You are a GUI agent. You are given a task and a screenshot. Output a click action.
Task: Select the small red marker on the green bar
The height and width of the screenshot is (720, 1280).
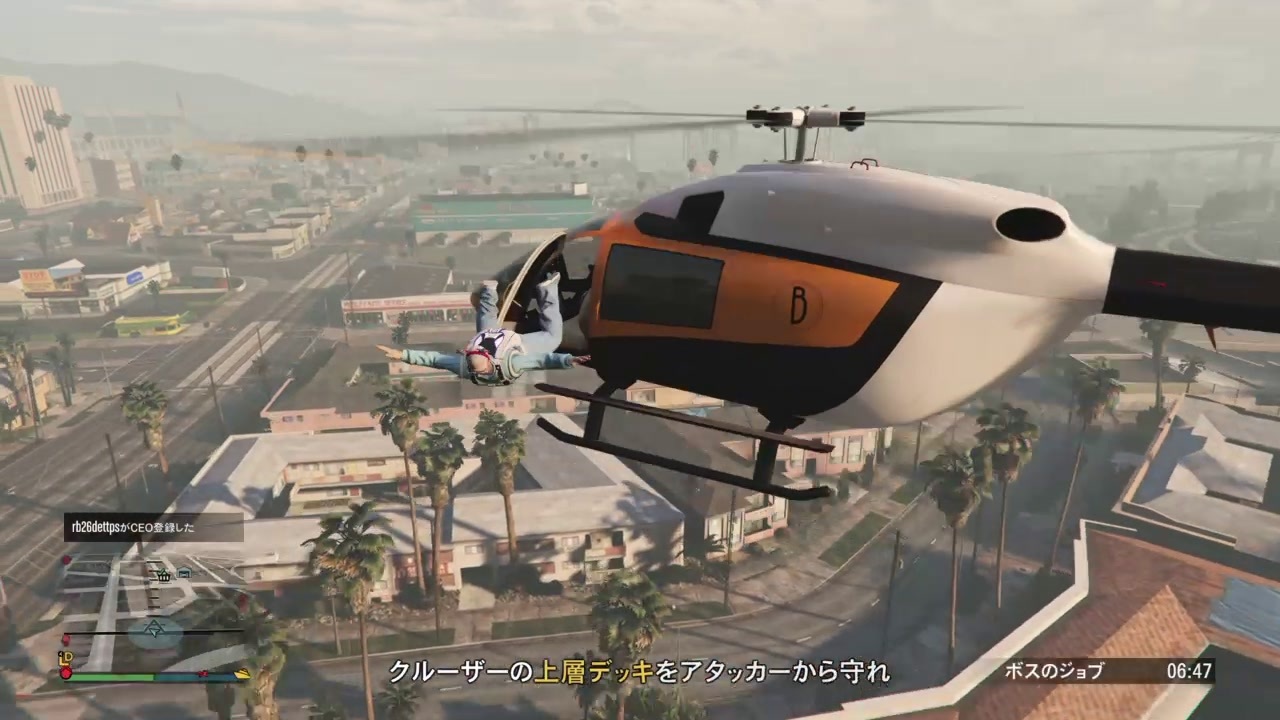tap(202, 673)
